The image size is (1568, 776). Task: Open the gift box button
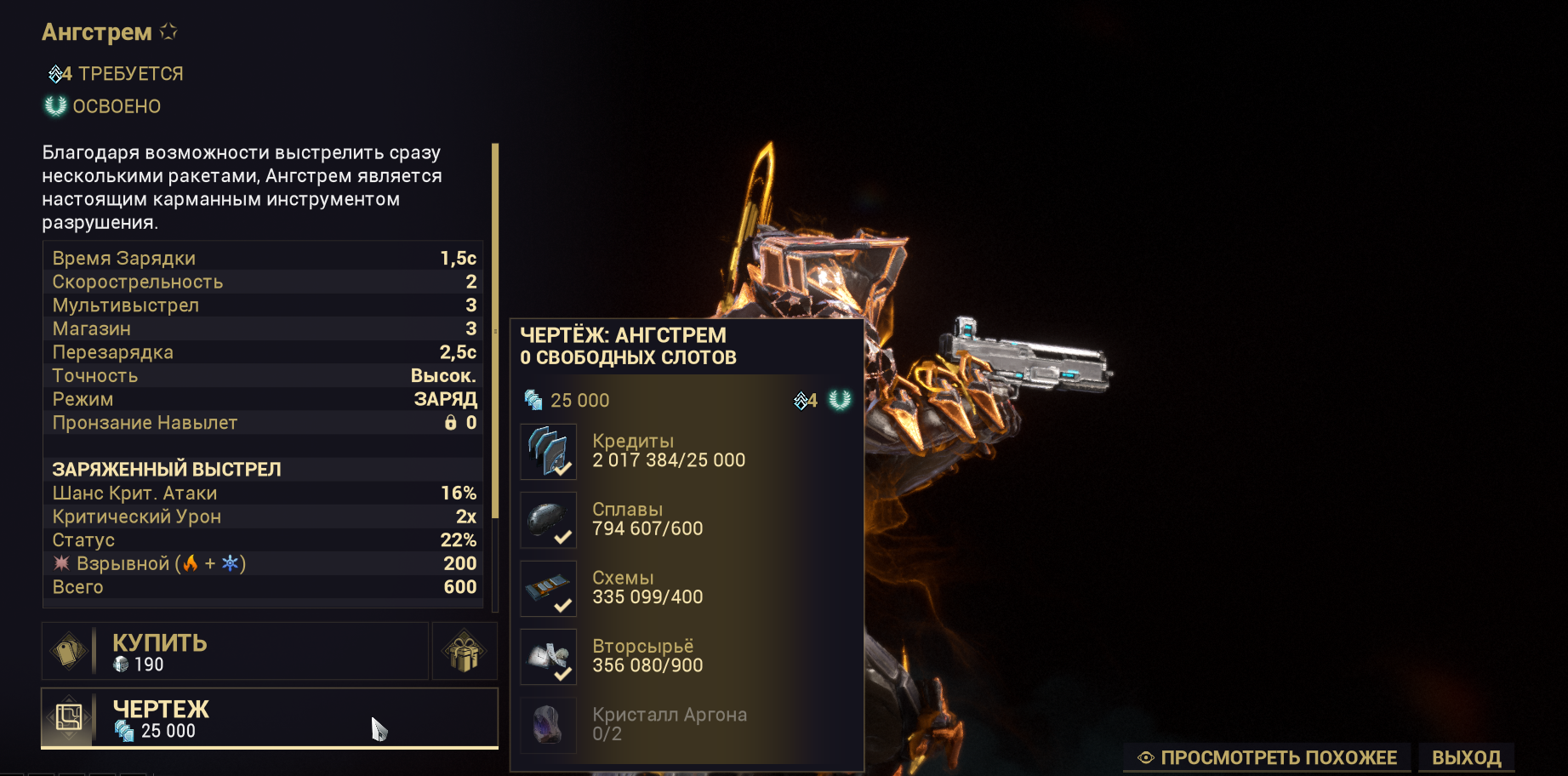coord(465,652)
